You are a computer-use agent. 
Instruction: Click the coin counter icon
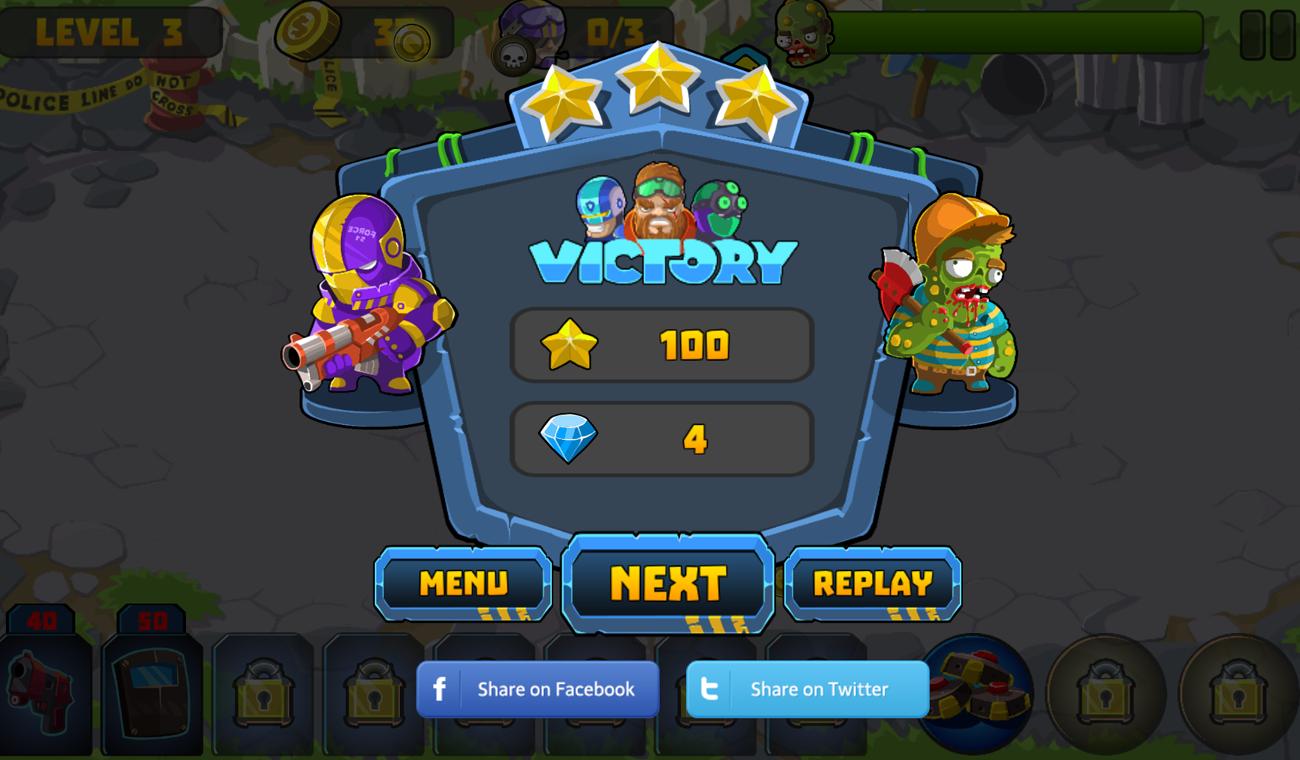[x=305, y=30]
